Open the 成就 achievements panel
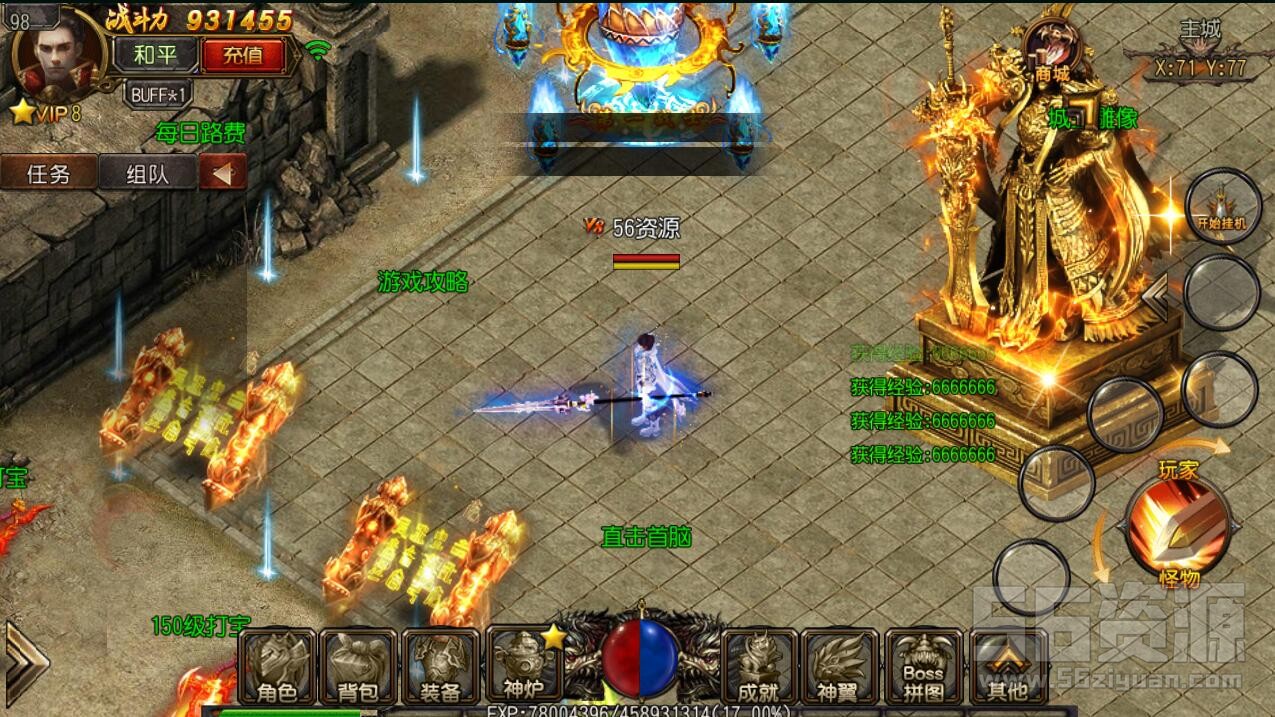 tap(758, 667)
